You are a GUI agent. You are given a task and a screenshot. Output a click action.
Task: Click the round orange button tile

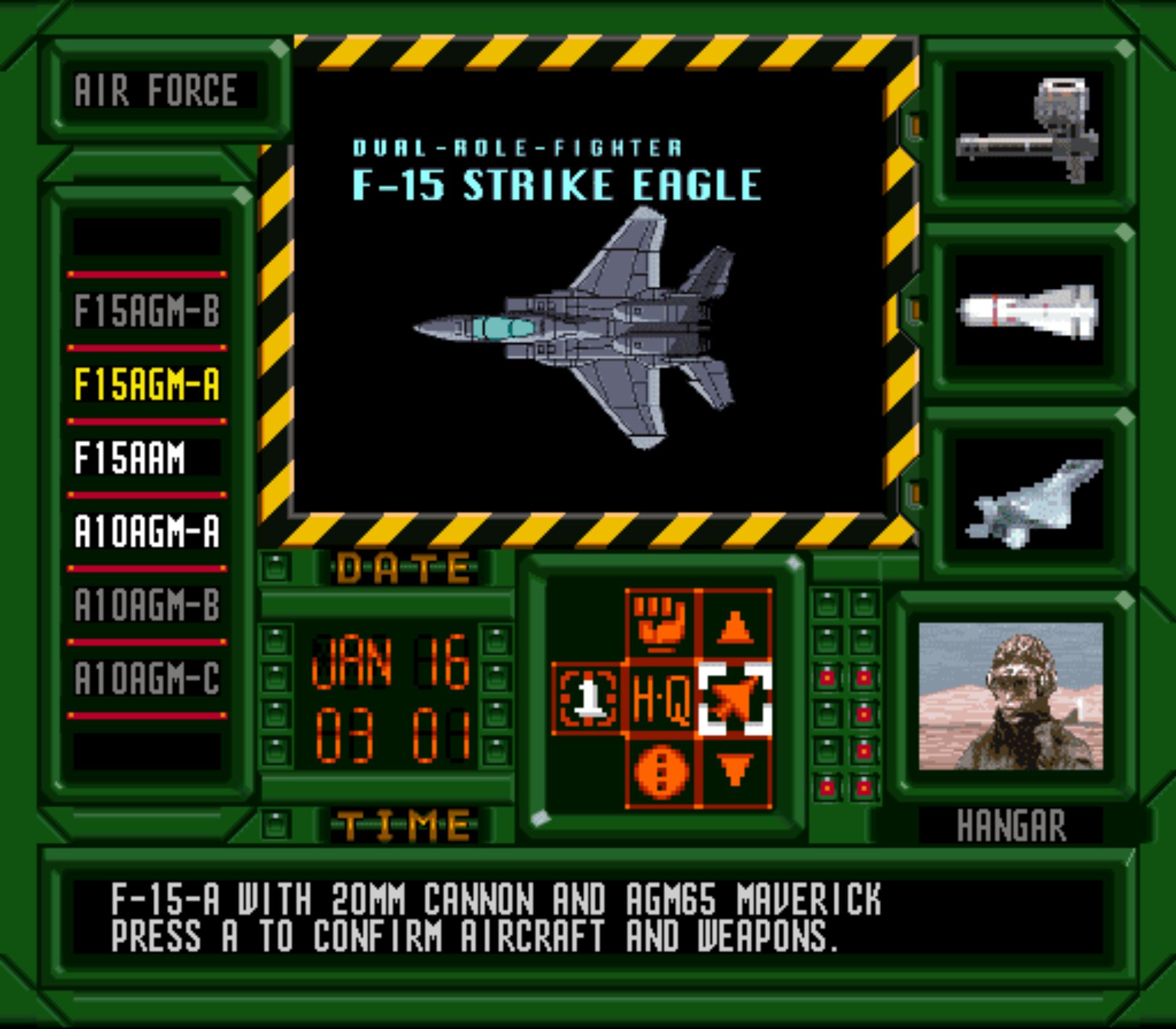tap(661, 771)
